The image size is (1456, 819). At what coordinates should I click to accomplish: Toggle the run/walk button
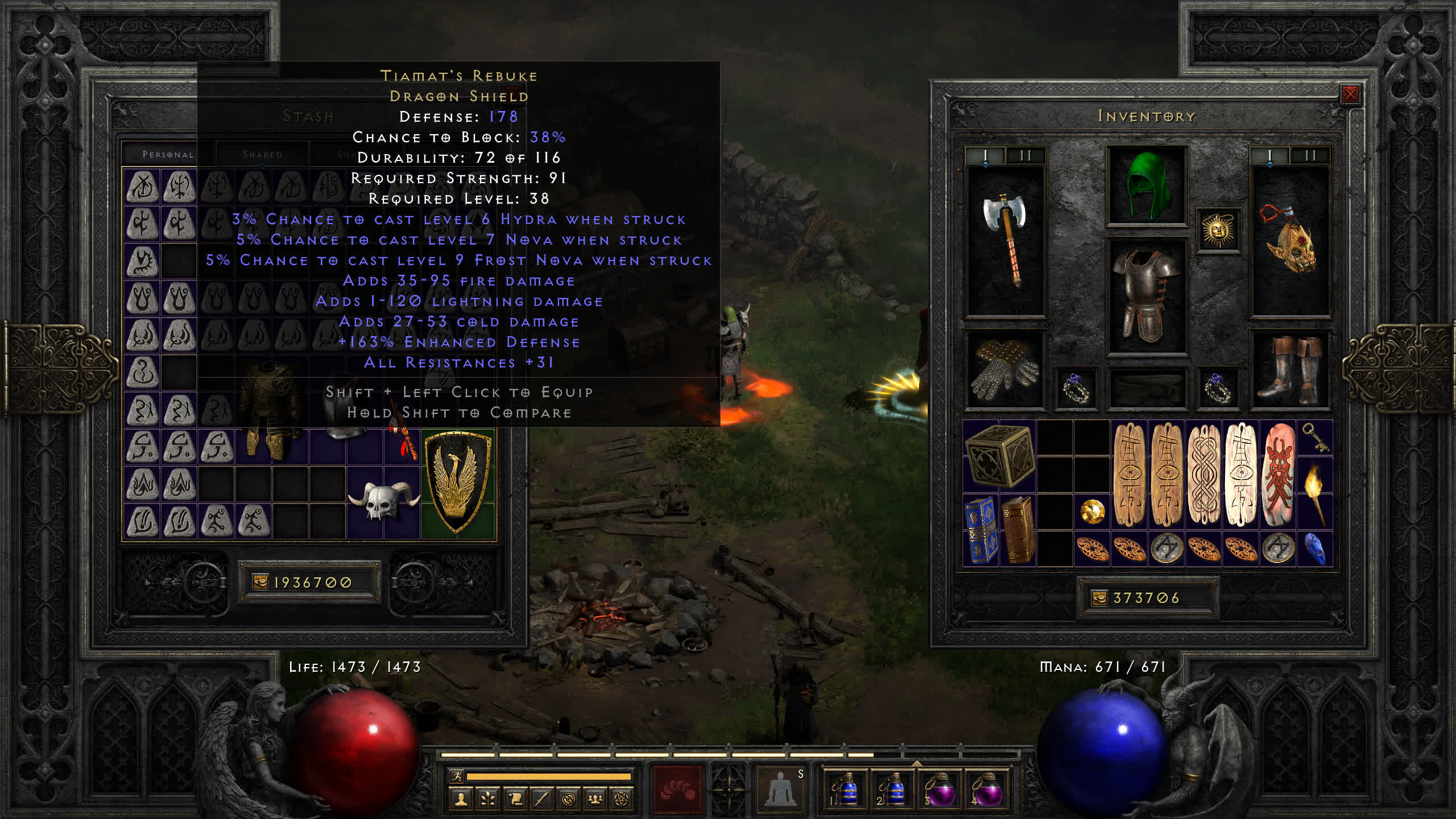[456, 776]
